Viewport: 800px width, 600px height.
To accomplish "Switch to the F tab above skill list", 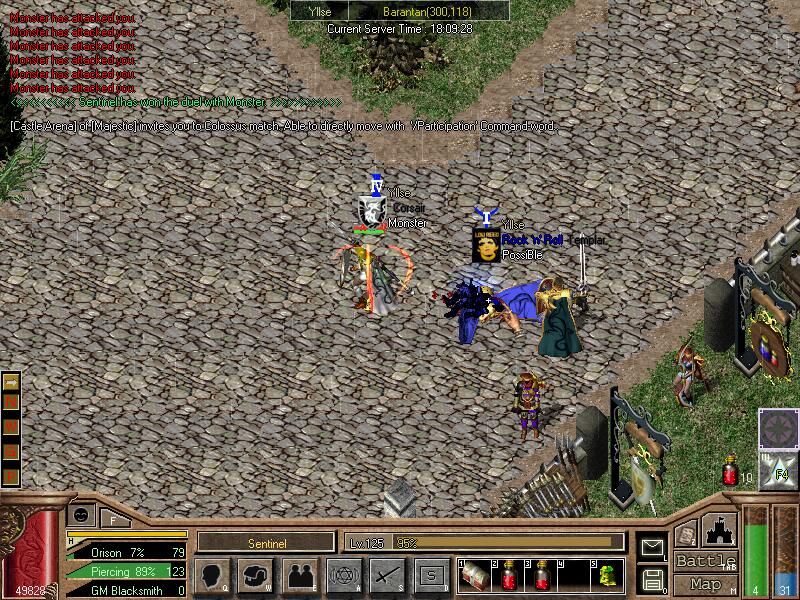I will (x=113, y=519).
